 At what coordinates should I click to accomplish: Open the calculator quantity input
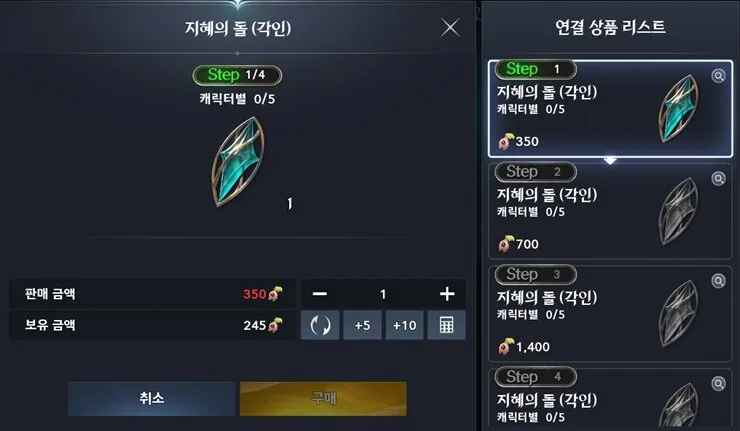point(446,325)
